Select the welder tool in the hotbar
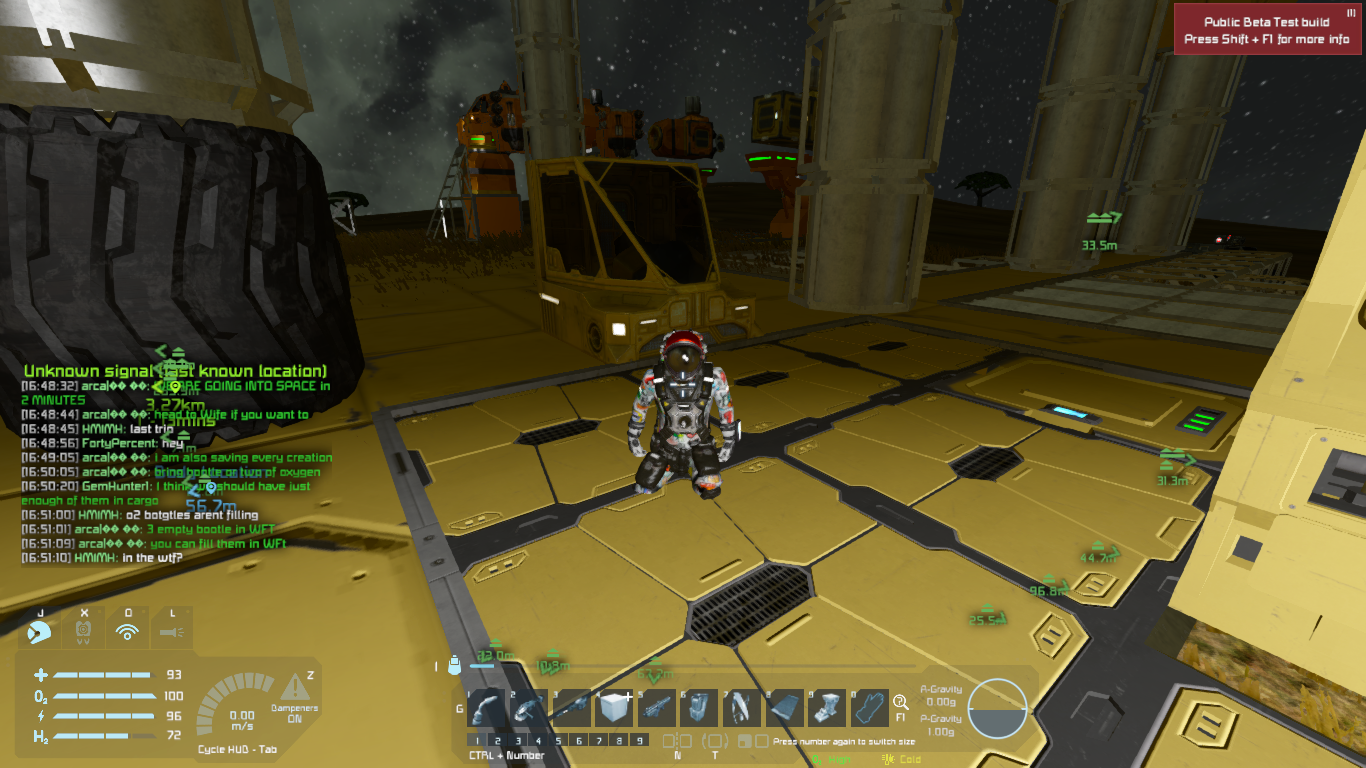The image size is (1366, 768). click(x=487, y=708)
